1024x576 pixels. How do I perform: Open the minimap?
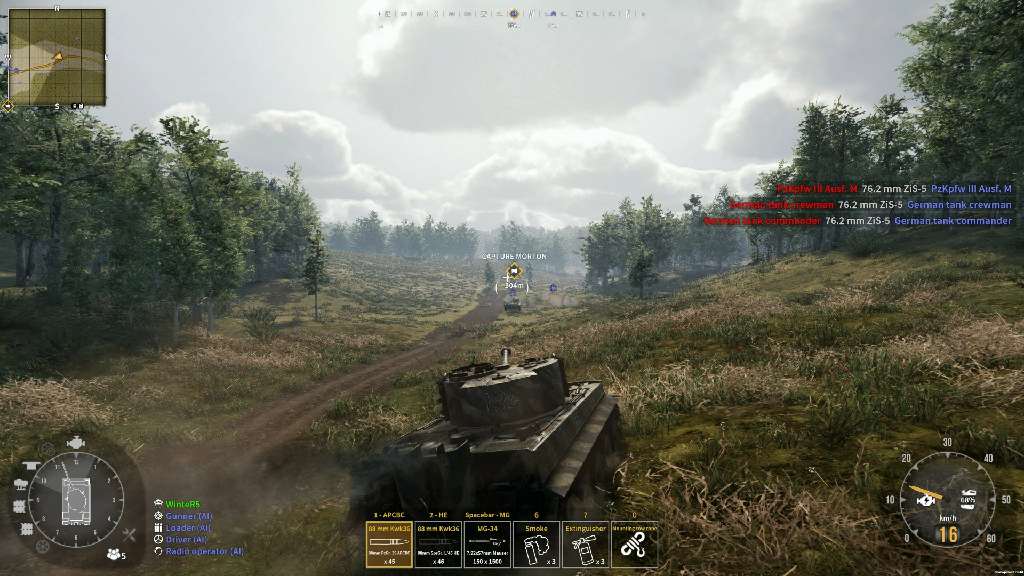[x=57, y=58]
